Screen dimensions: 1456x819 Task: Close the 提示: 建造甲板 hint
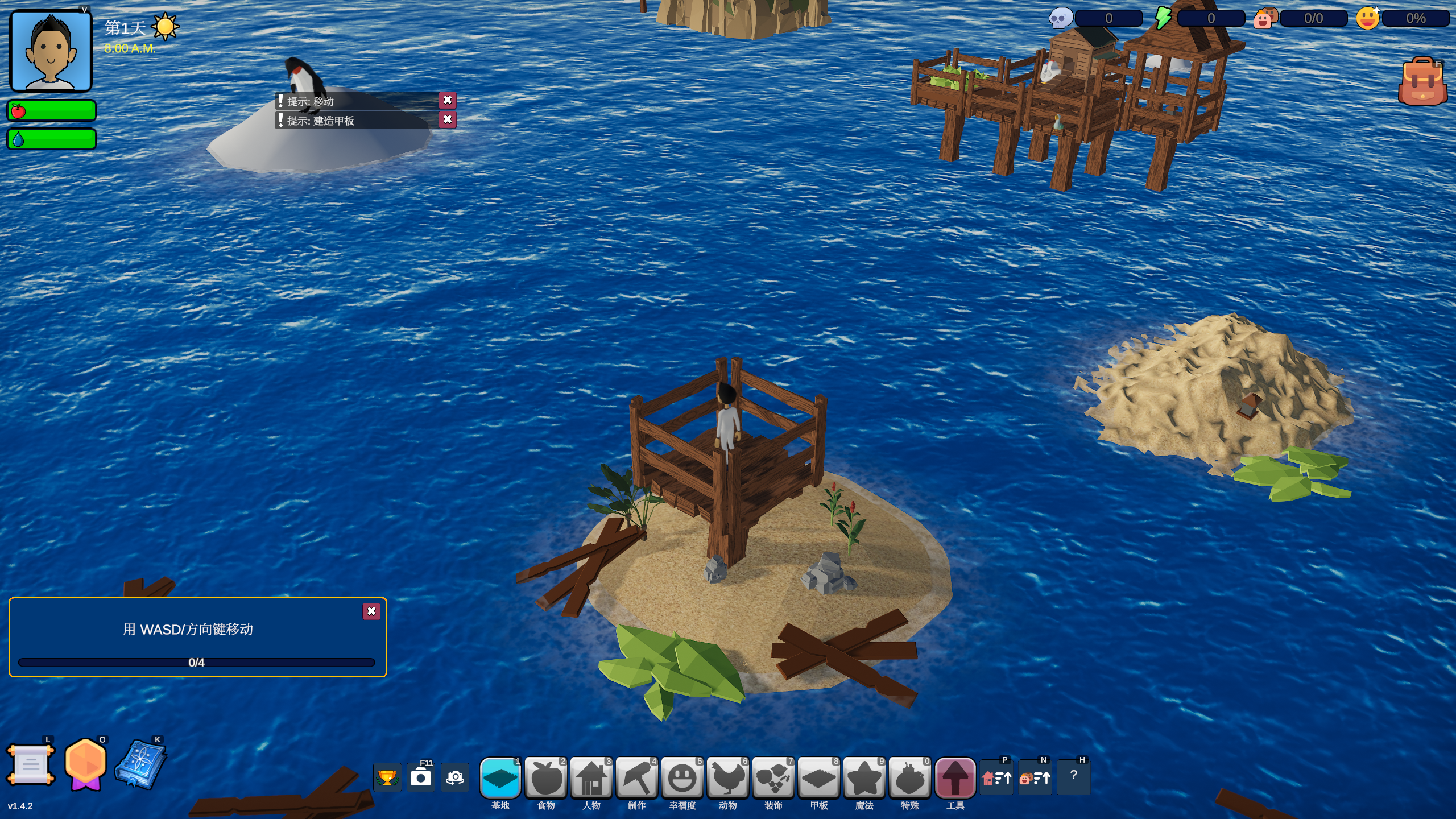pyautogui.click(x=448, y=119)
